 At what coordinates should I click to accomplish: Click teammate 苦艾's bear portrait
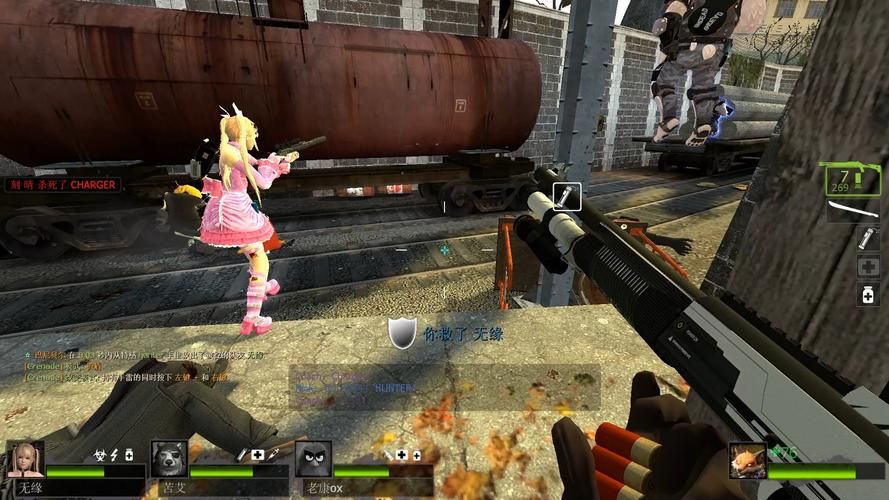[x=169, y=459]
